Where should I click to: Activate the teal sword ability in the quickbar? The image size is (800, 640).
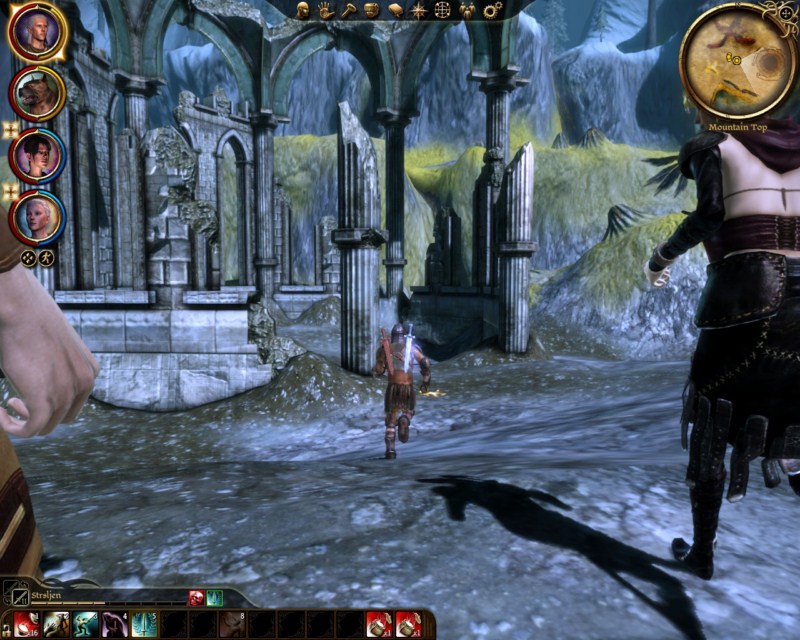[x=144, y=624]
